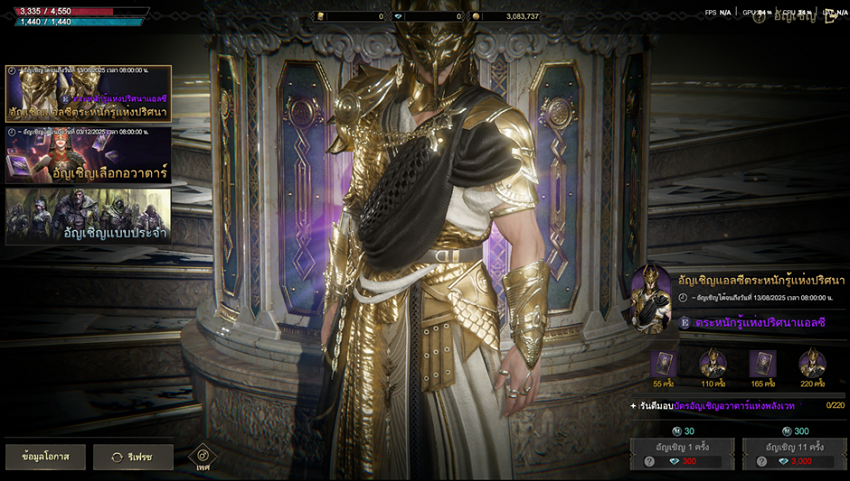Toggle the เพศ gender icon
This screenshot has width=850, height=481.
pos(203,457)
